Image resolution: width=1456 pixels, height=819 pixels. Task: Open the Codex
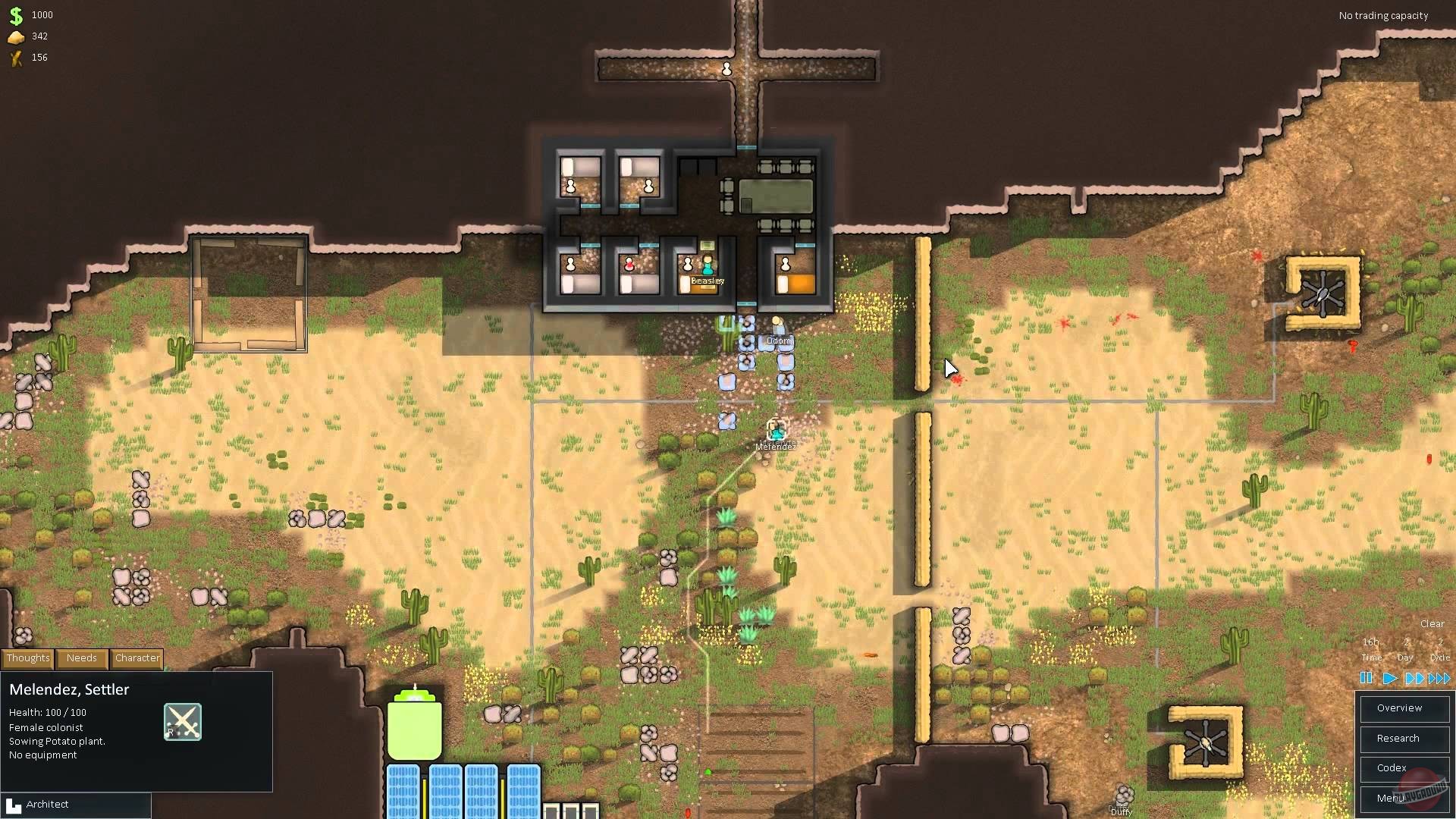[x=1404, y=768]
